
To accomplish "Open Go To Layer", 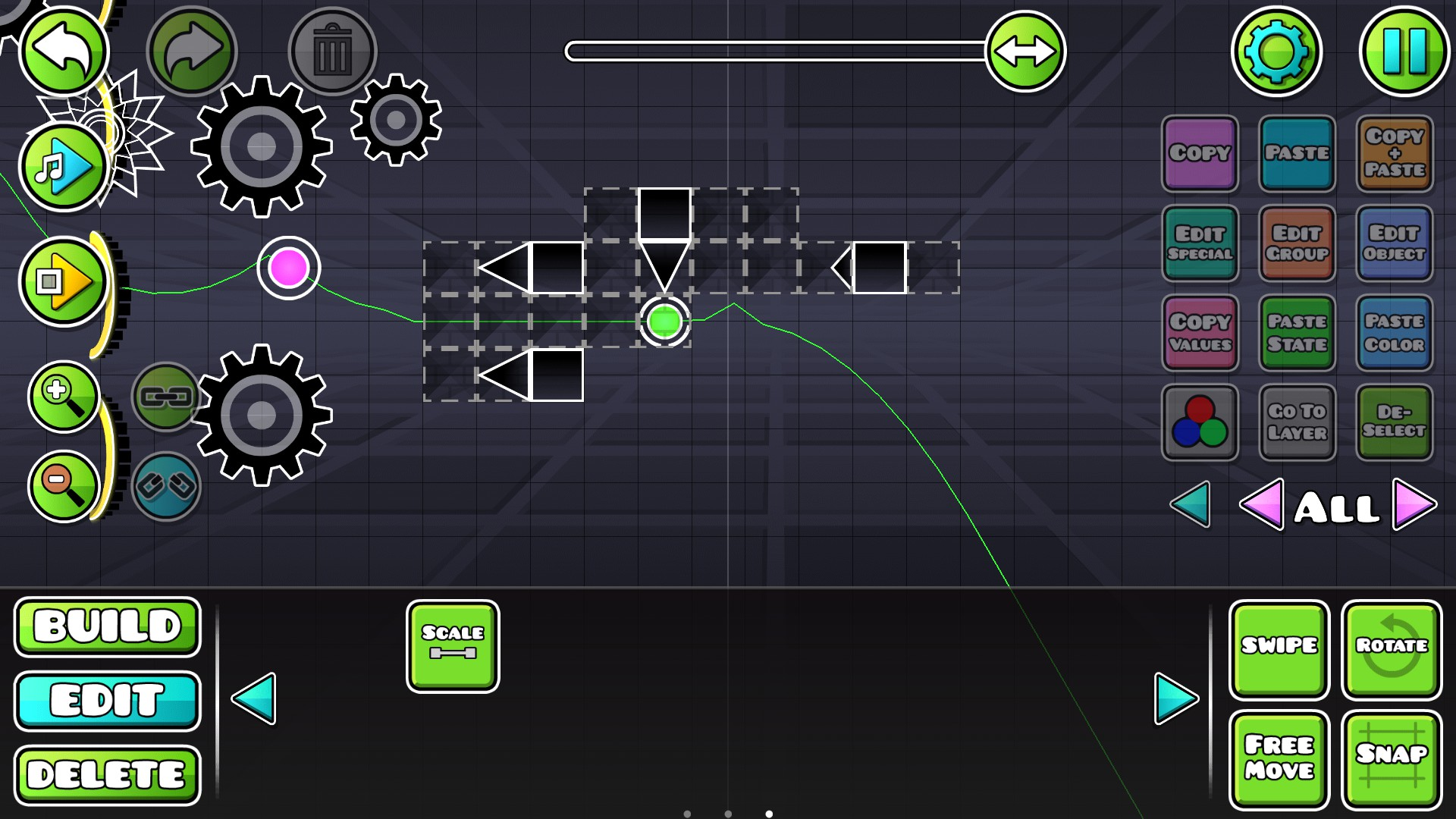I will point(1298,422).
